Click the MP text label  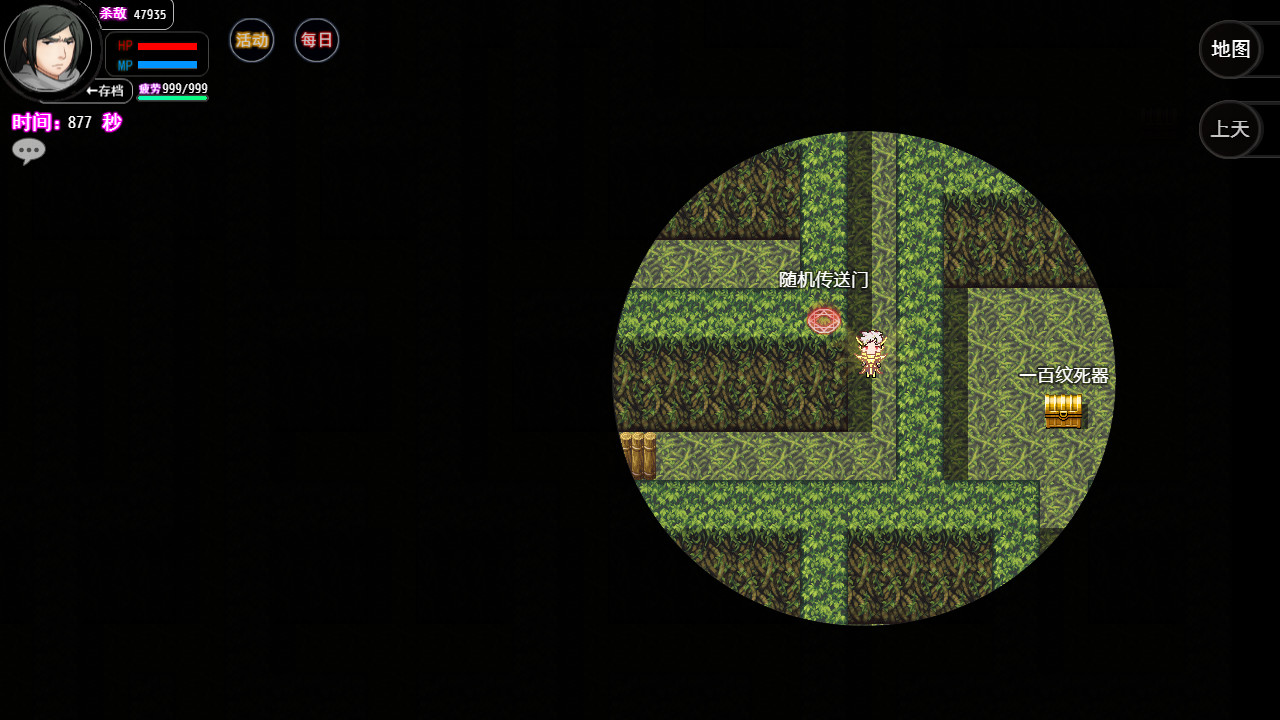coord(124,63)
